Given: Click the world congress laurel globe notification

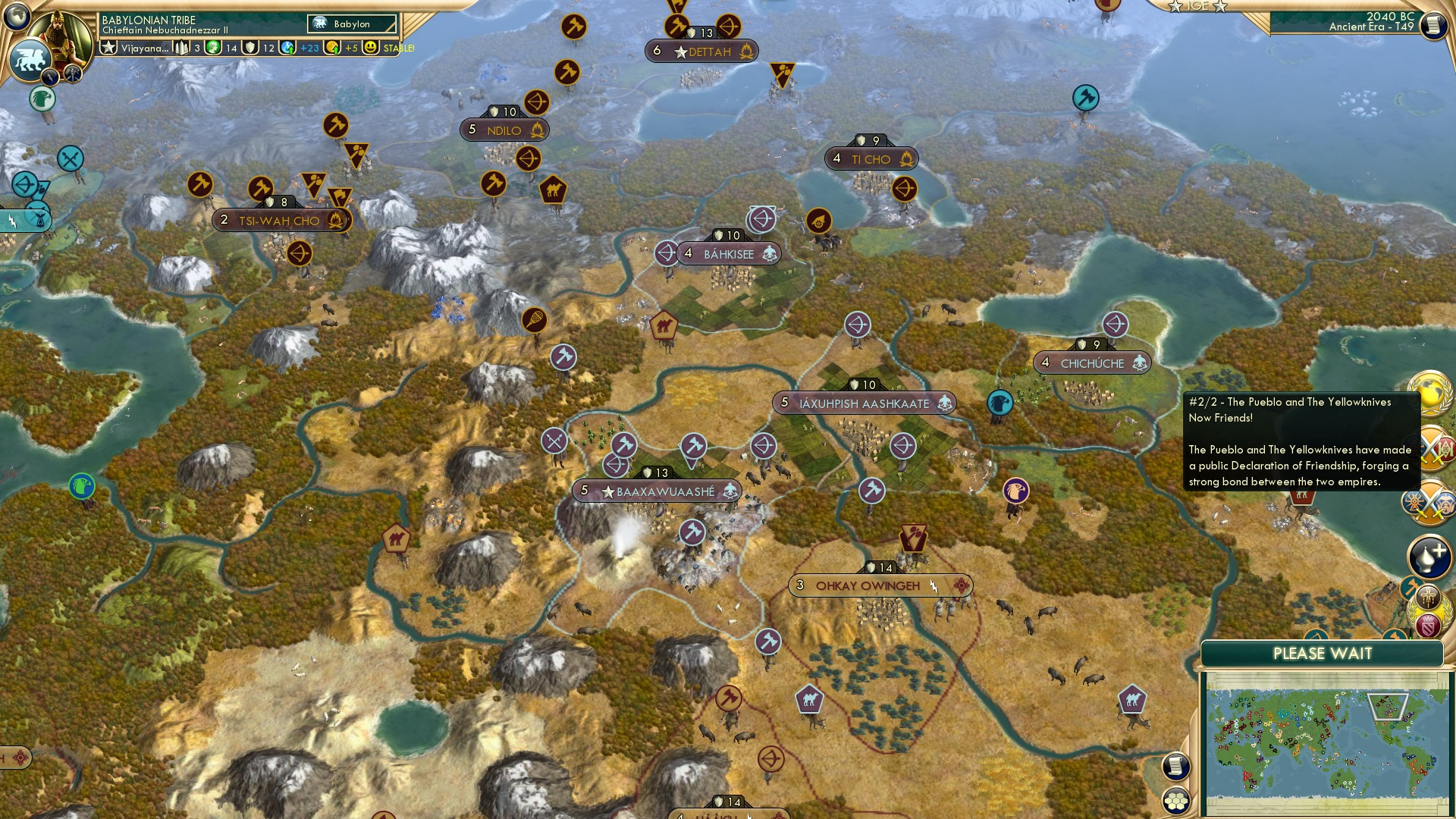Looking at the screenshot, I should click(x=1430, y=392).
